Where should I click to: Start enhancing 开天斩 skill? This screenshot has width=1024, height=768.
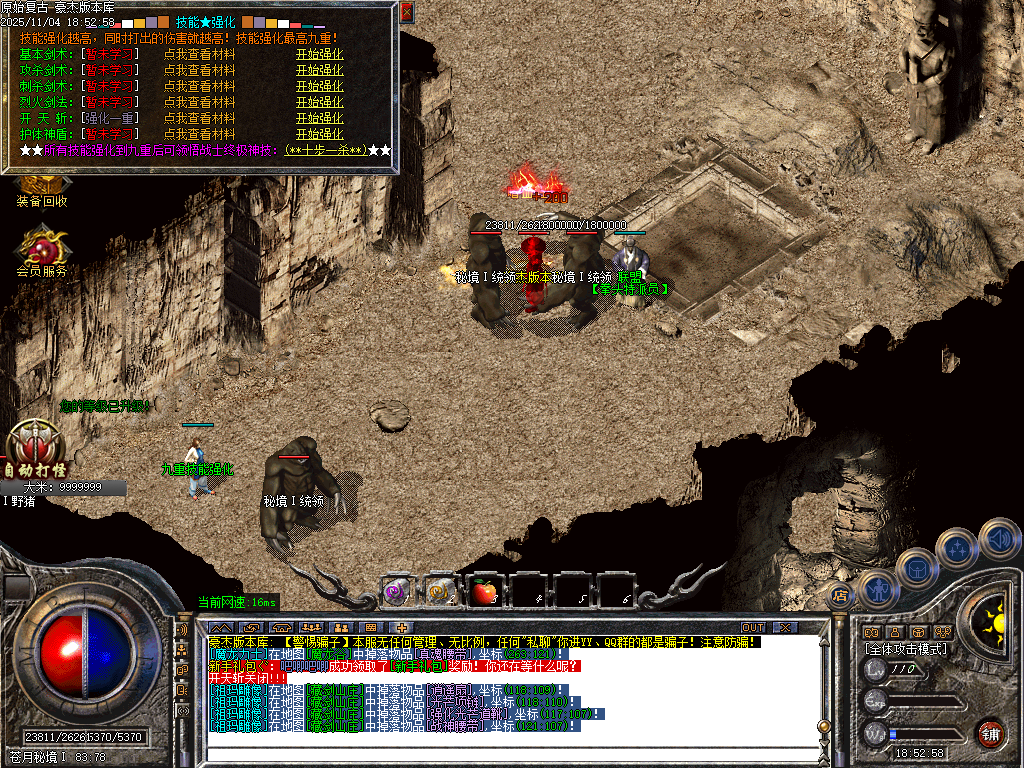pos(319,118)
